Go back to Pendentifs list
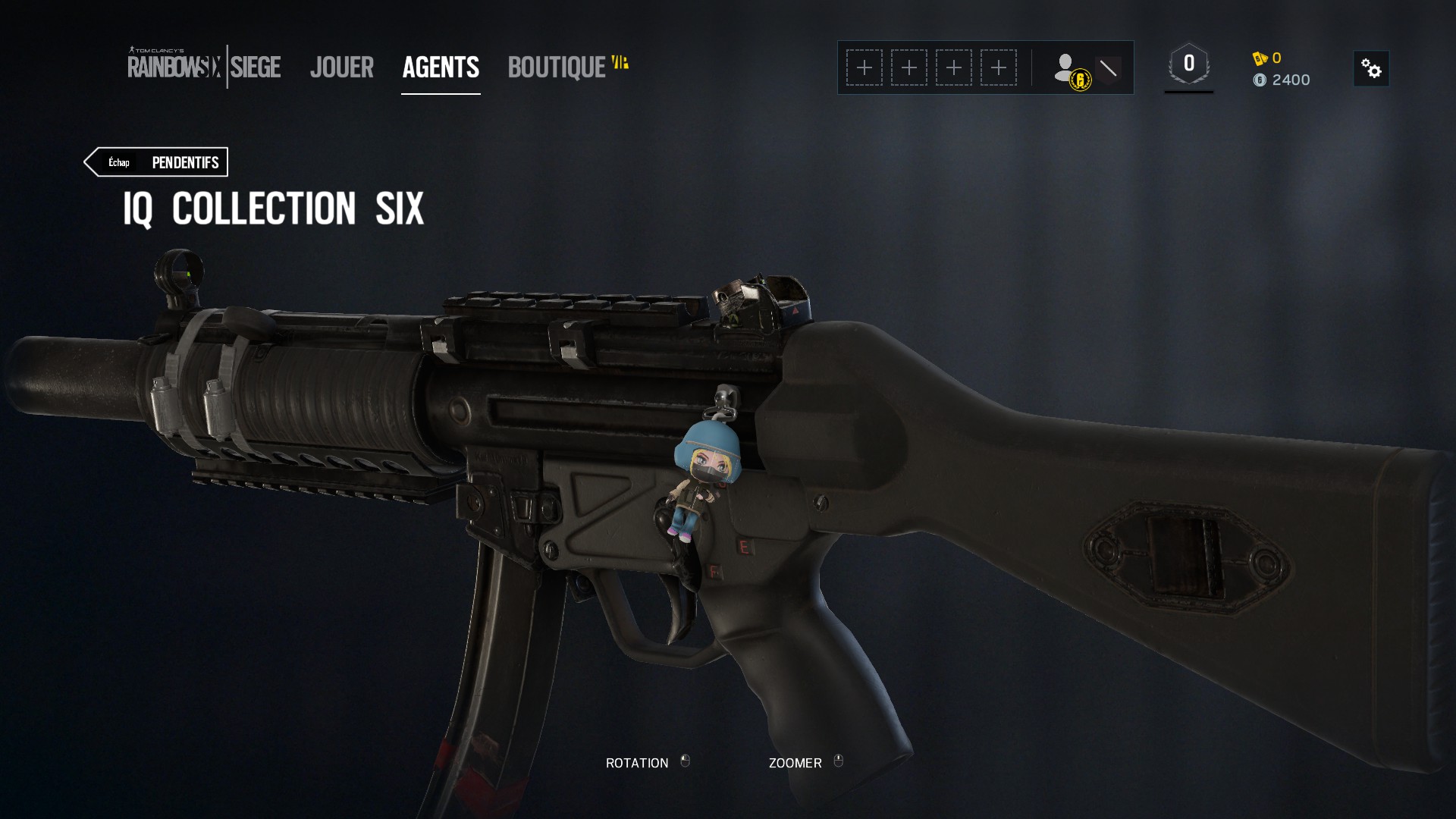1456x819 pixels. [156, 162]
